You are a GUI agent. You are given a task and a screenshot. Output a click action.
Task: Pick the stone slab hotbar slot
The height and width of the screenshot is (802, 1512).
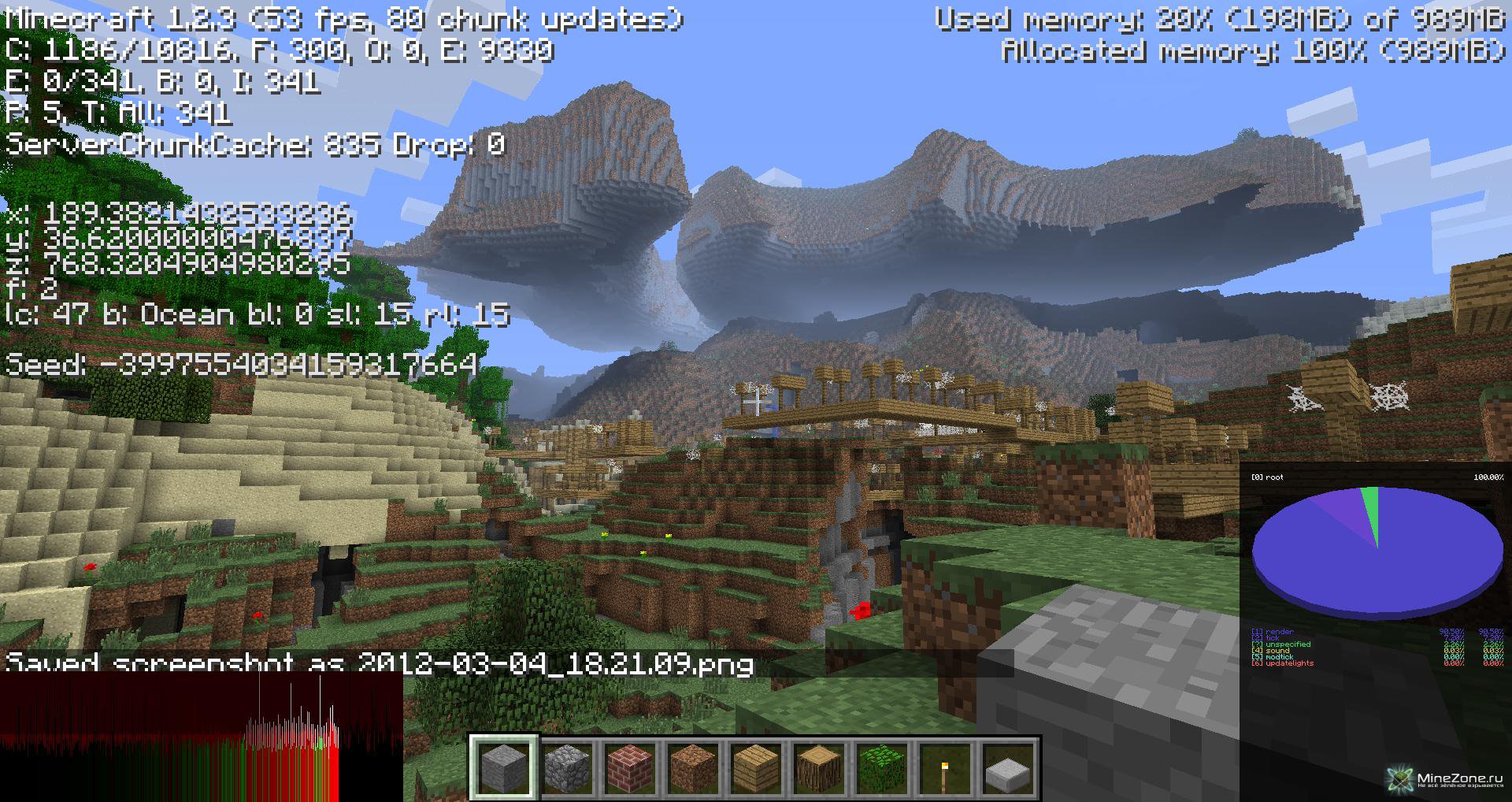(x=1008, y=767)
